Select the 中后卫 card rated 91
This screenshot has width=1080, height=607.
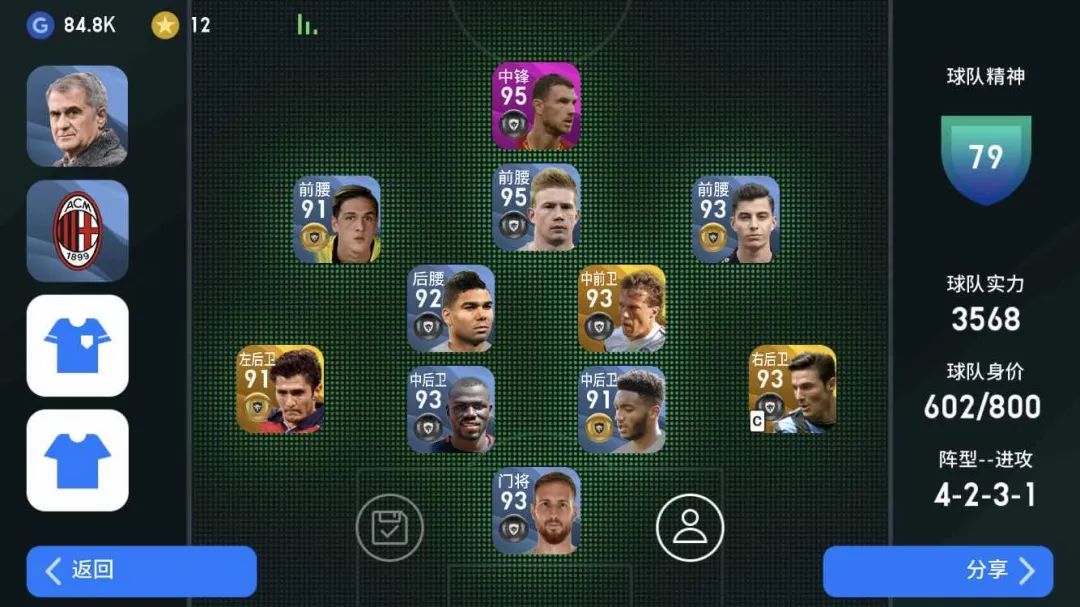point(622,409)
